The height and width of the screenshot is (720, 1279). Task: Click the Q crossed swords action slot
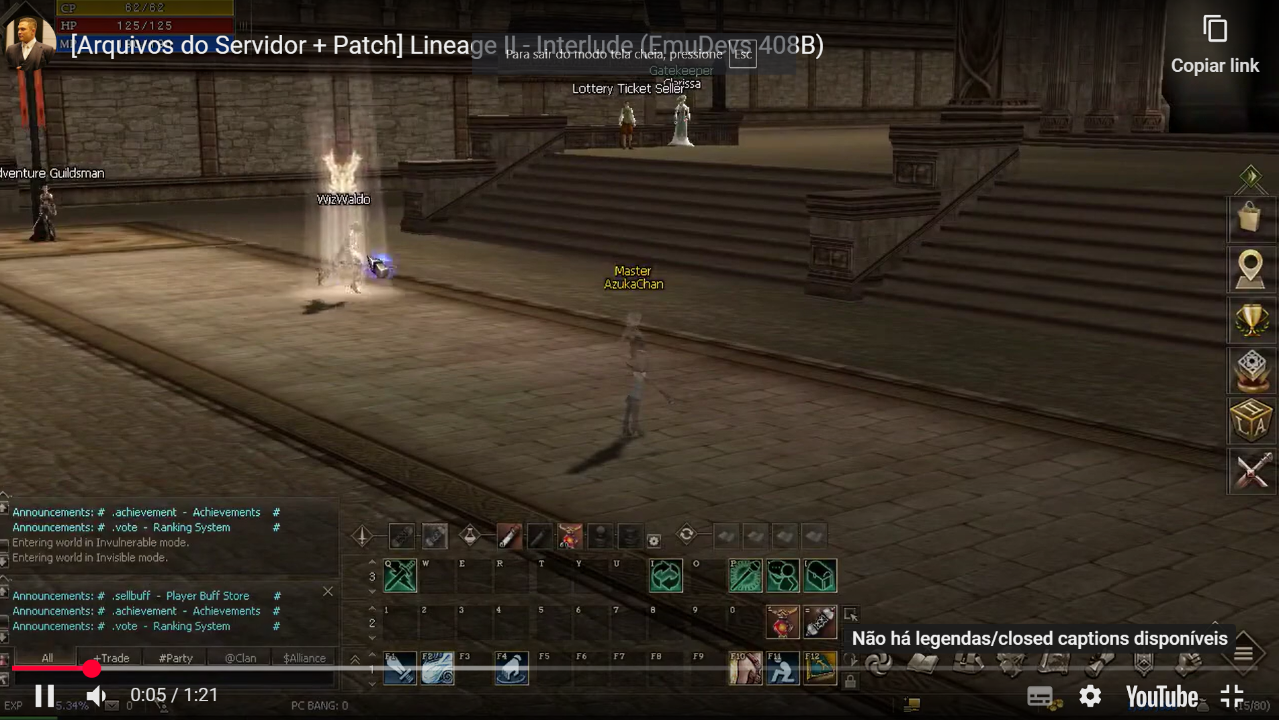coord(400,575)
